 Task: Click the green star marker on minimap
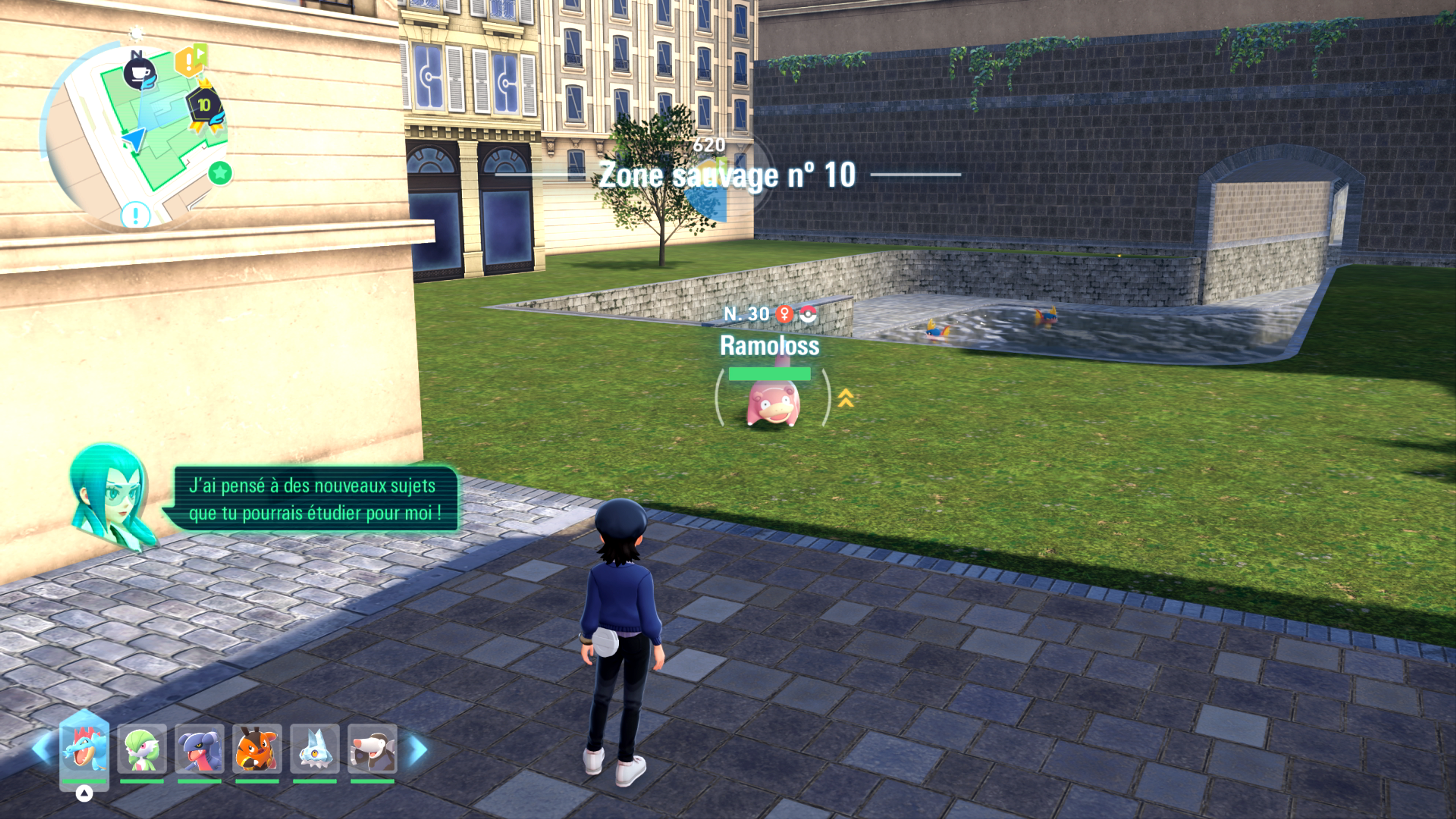[x=220, y=173]
